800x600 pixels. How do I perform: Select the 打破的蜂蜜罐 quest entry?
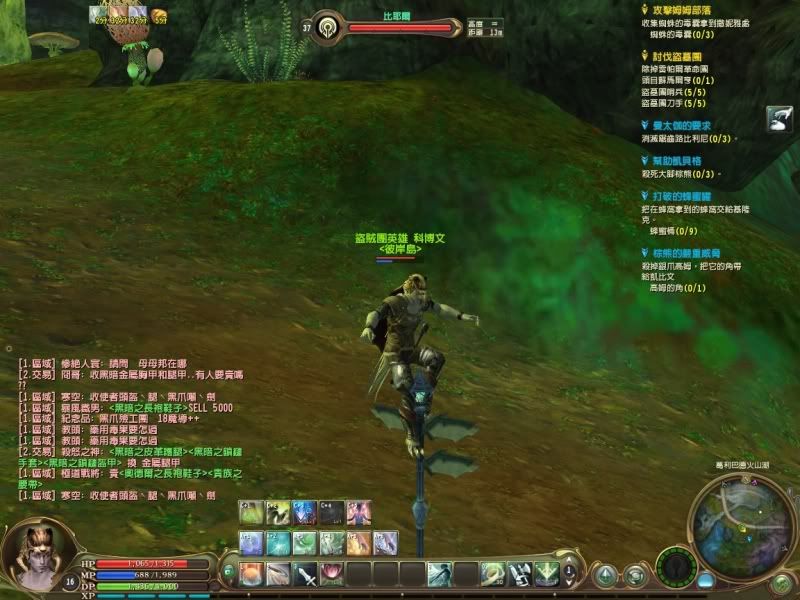click(x=678, y=197)
